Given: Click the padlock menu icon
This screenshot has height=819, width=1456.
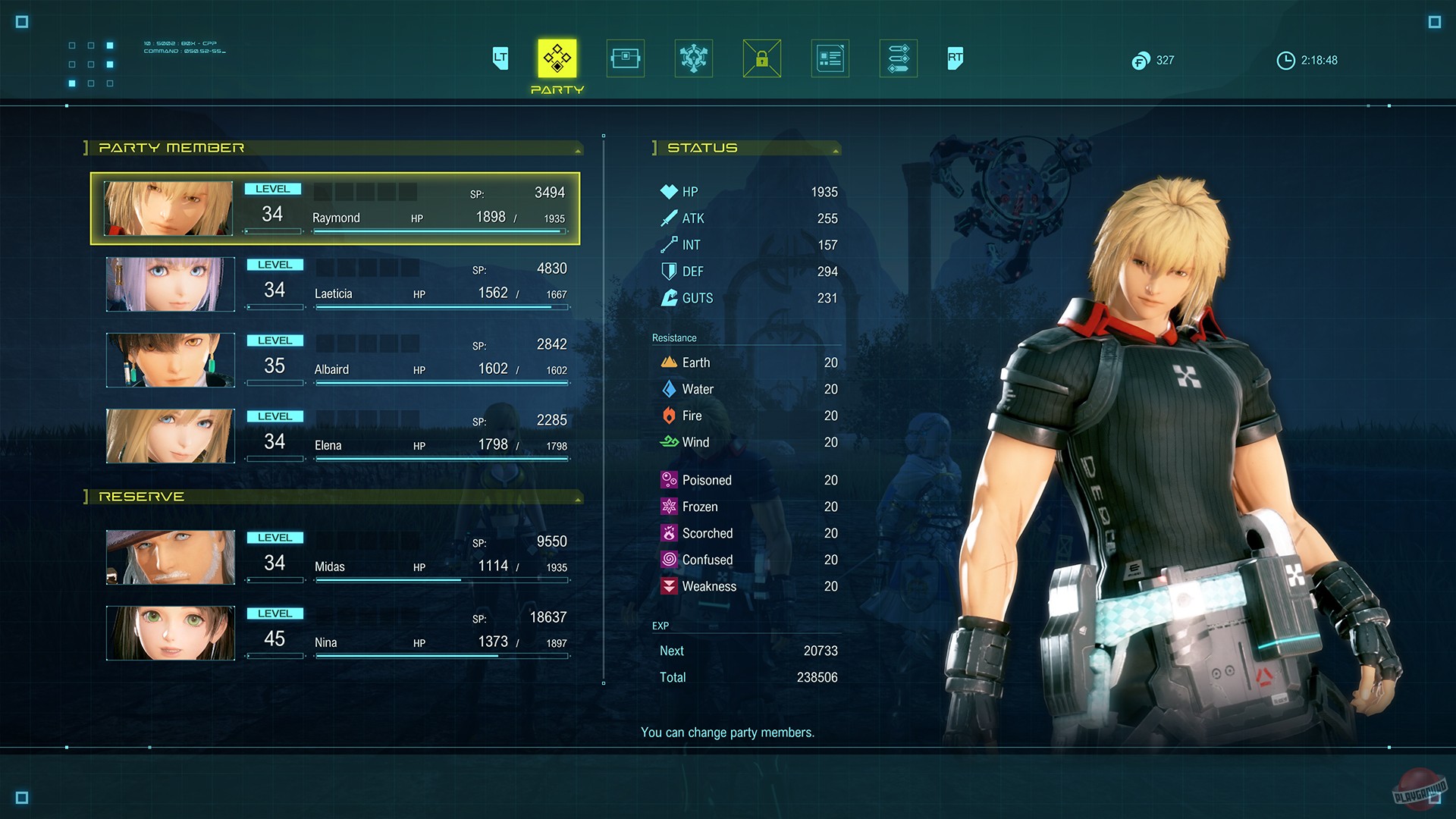Looking at the screenshot, I should coord(761,58).
